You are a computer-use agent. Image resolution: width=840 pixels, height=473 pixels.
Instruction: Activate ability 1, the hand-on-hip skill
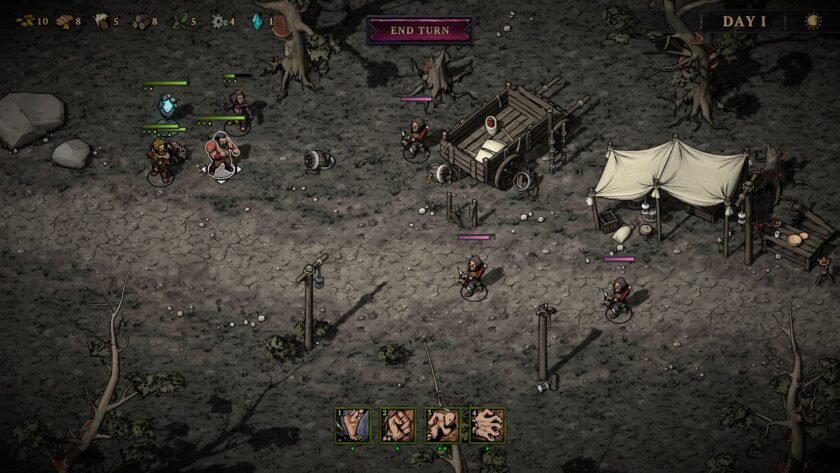[352, 425]
